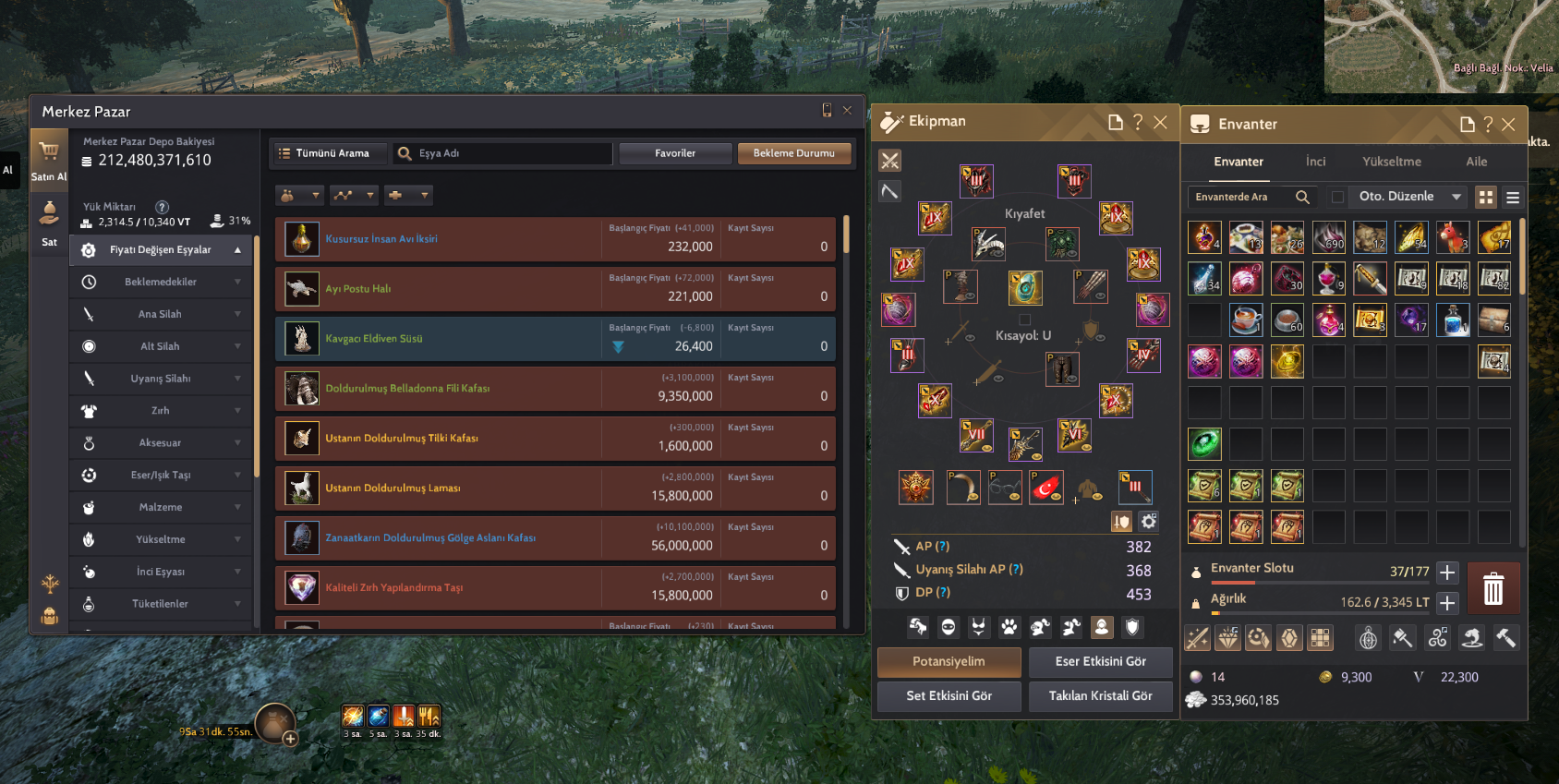This screenshot has width=1559, height=784.
Task: Click the fish finder icon in inventory toolbar
Action: tap(1471, 637)
